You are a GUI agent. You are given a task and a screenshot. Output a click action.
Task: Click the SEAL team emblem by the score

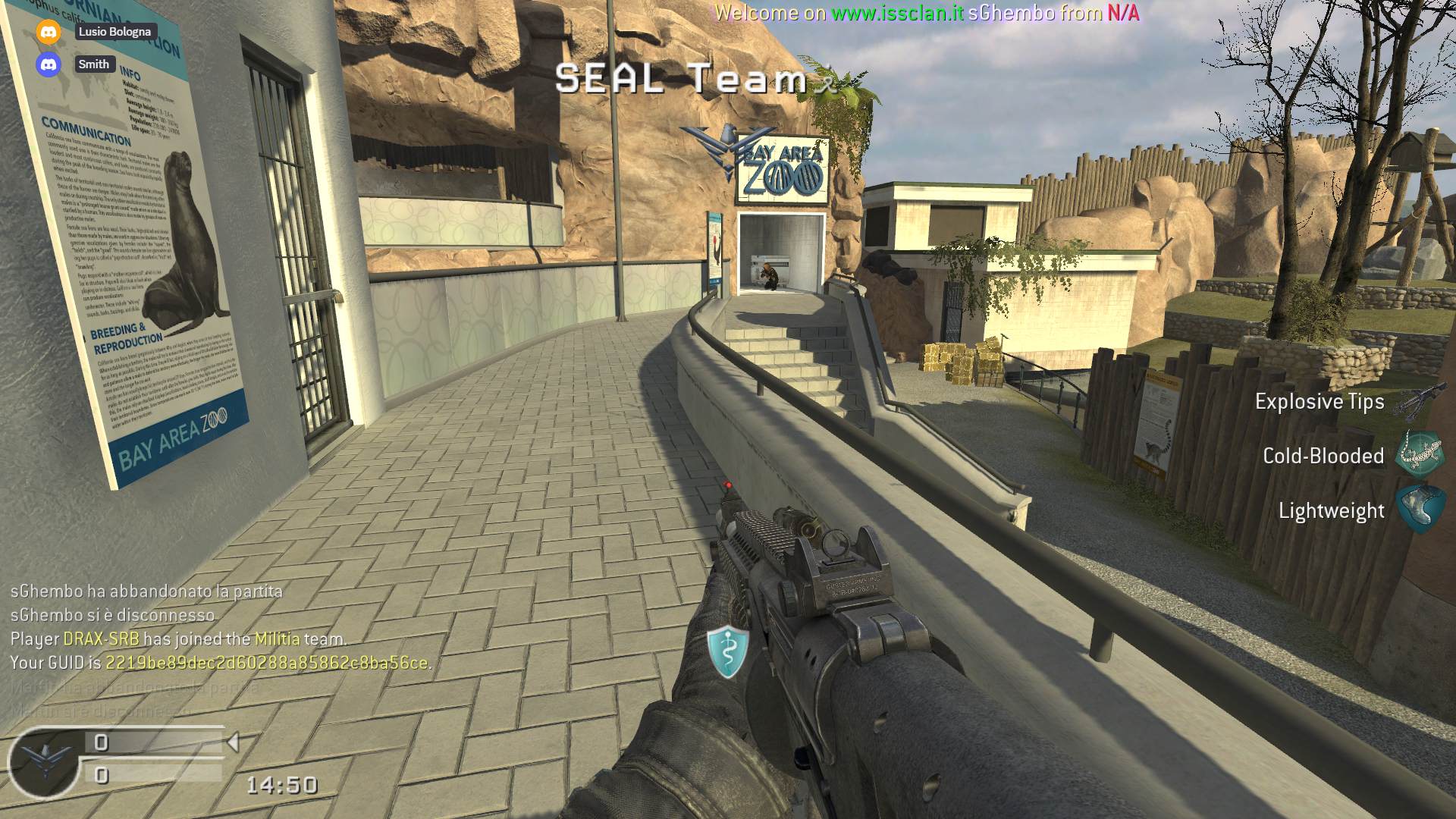pyautogui.click(x=44, y=761)
